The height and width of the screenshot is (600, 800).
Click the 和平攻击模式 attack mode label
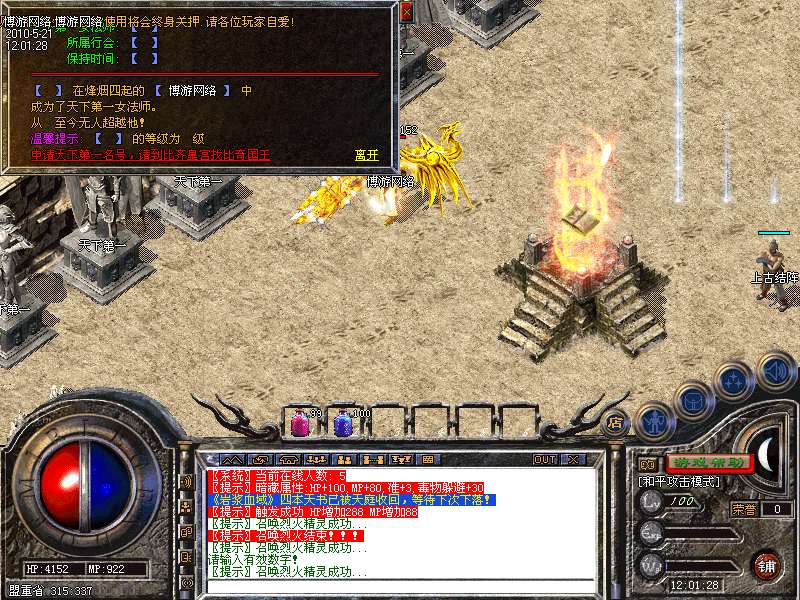tap(680, 481)
